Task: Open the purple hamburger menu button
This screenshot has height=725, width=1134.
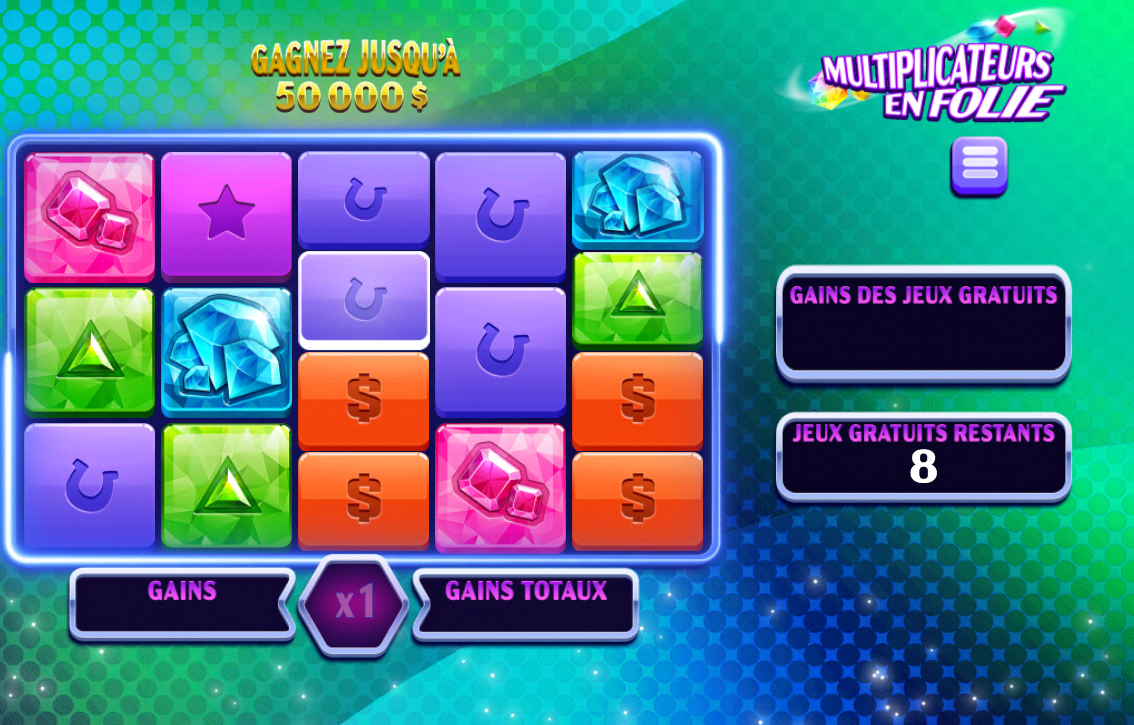Action: tap(978, 165)
